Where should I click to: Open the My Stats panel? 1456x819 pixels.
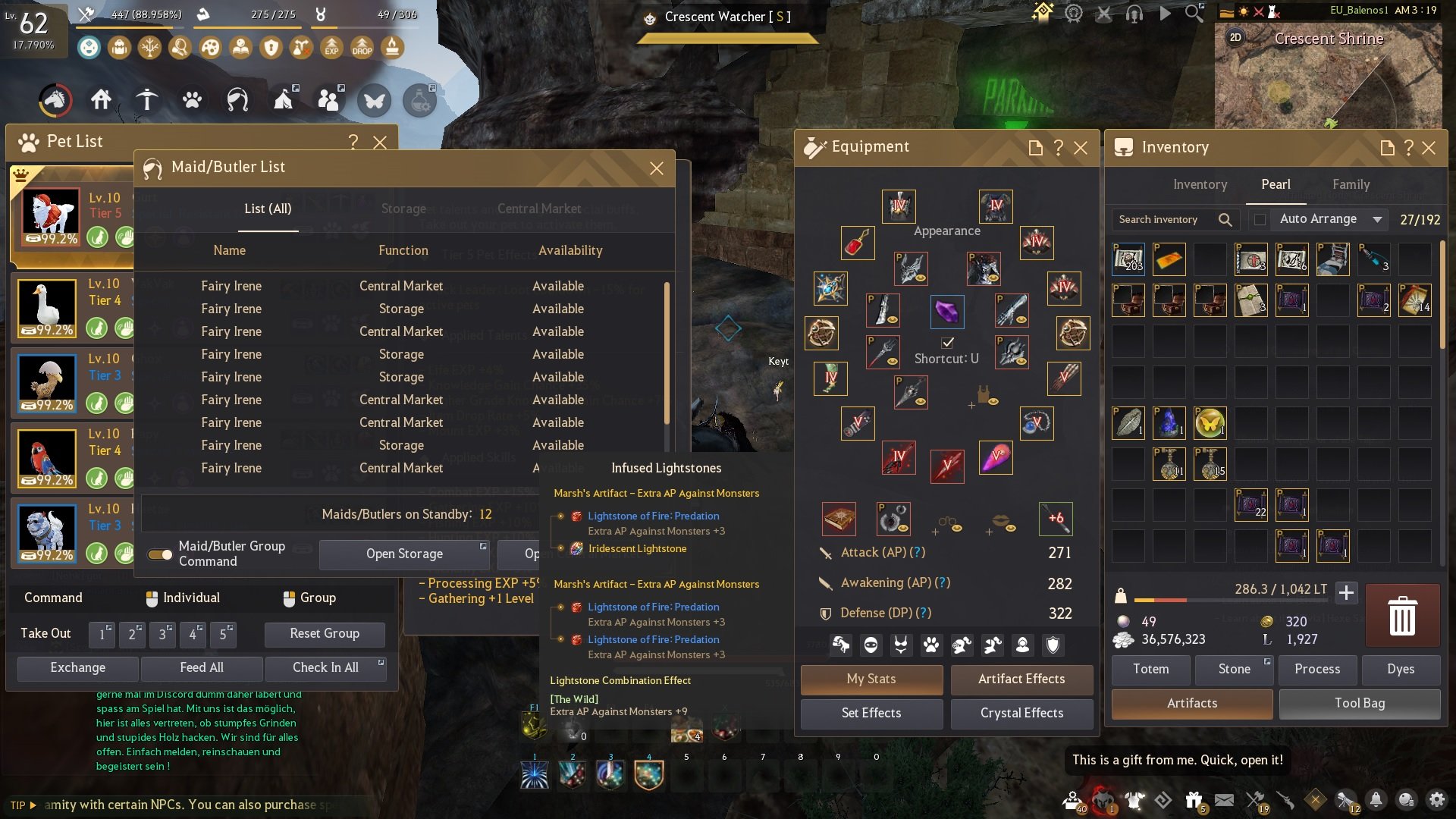(871, 679)
